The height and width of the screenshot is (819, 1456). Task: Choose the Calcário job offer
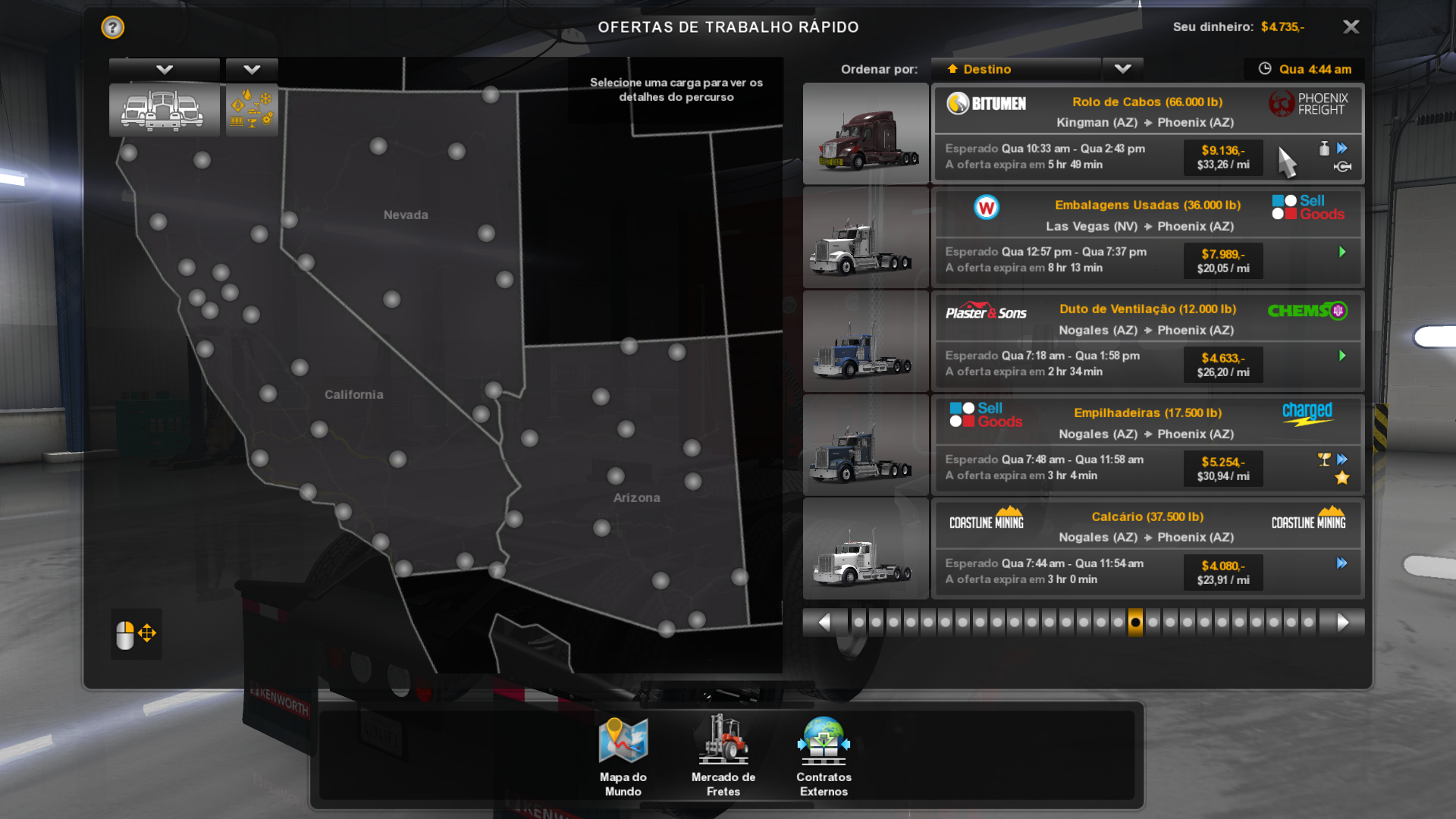click(x=1147, y=548)
